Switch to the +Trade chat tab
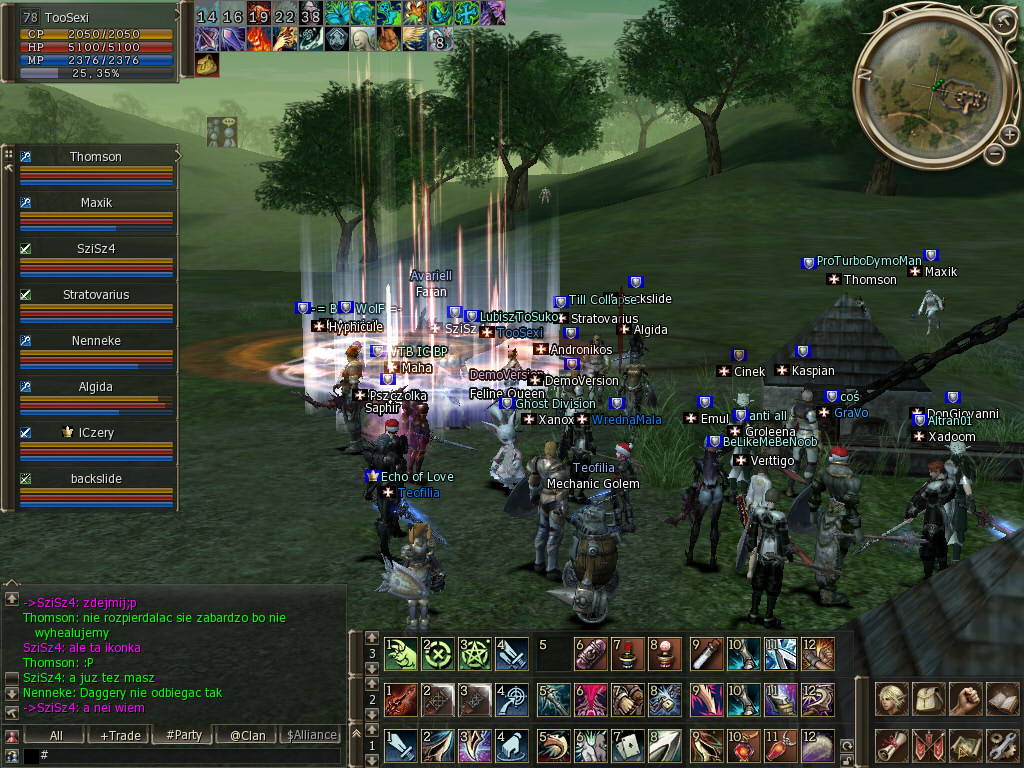Screen dimensions: 1024x768 pyautogui.click(x=120, y=735)
